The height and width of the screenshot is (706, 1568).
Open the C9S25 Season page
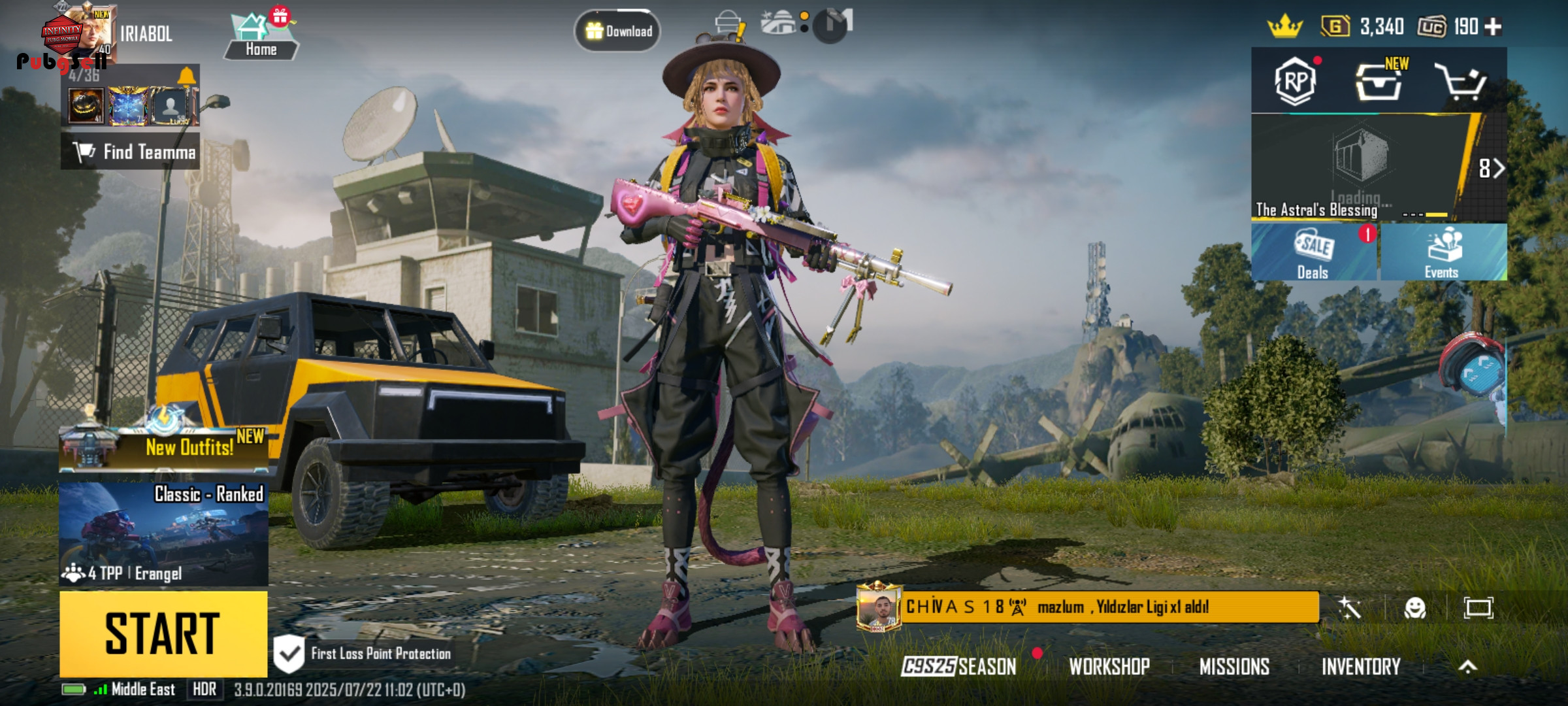(x=959, y=666)
